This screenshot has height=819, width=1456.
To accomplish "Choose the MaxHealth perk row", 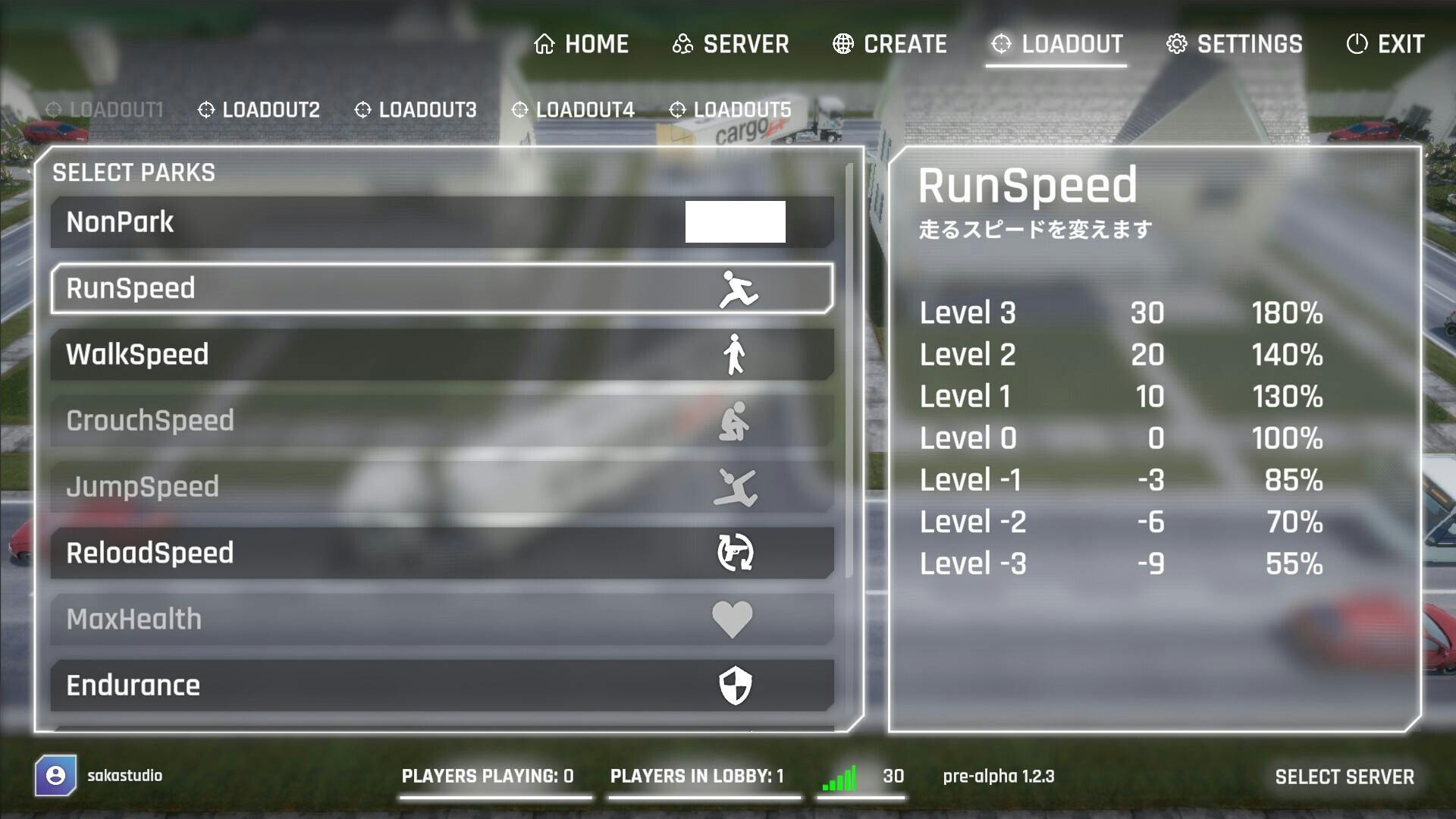I will pos(442,619).
